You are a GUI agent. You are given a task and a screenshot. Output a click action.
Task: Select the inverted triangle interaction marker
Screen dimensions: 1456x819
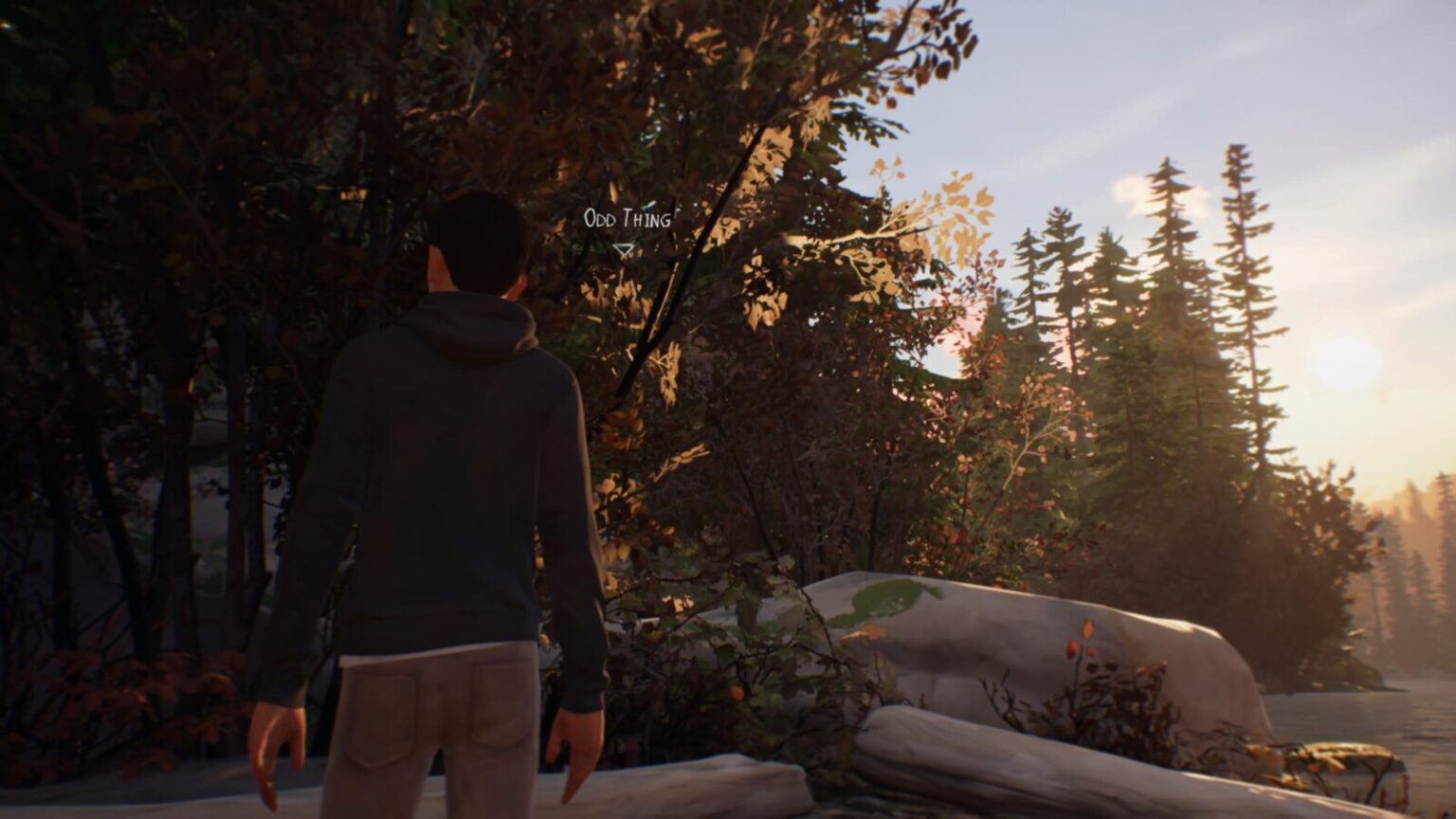point(624,249)
